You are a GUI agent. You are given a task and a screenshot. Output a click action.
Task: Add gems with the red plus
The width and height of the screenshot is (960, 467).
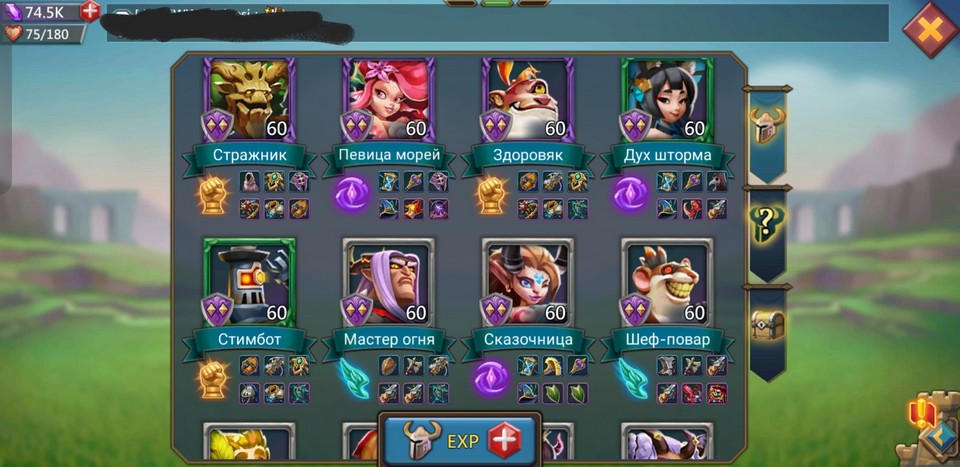[89, 11]
